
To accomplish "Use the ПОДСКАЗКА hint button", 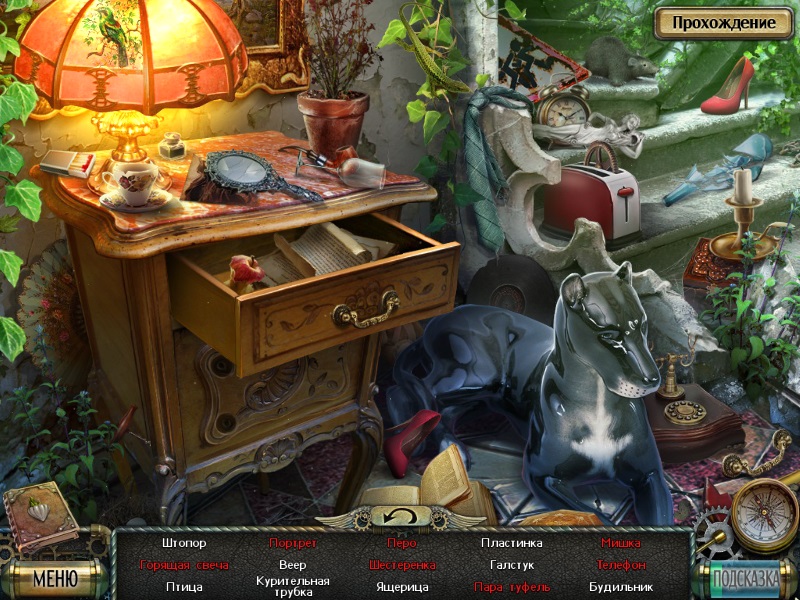I will point(745,577).
